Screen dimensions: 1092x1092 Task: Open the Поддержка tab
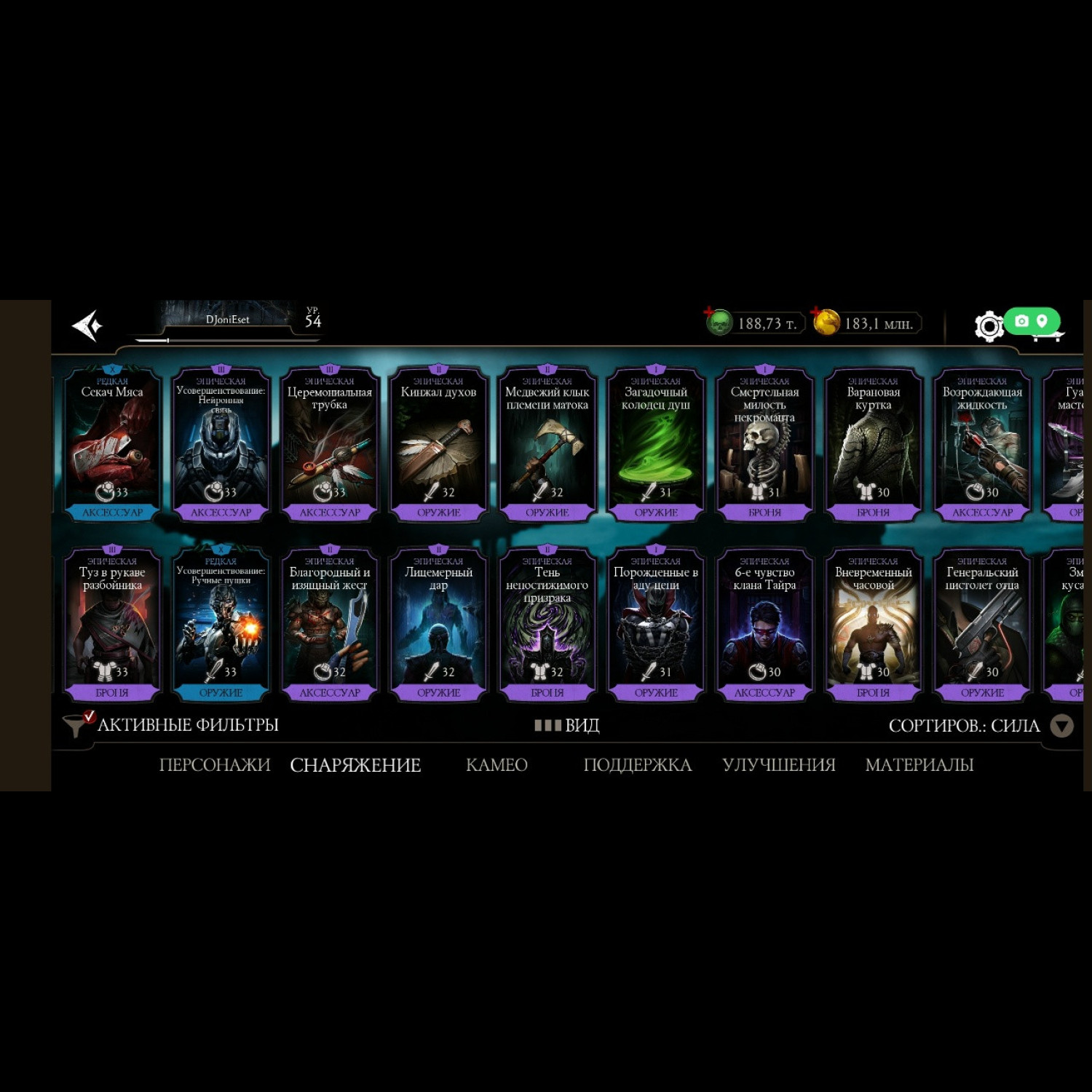[637, 765]
